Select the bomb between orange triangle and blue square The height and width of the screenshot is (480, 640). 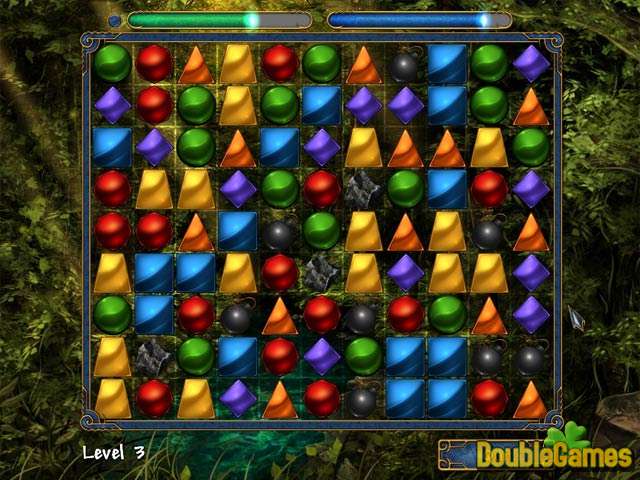405,63
